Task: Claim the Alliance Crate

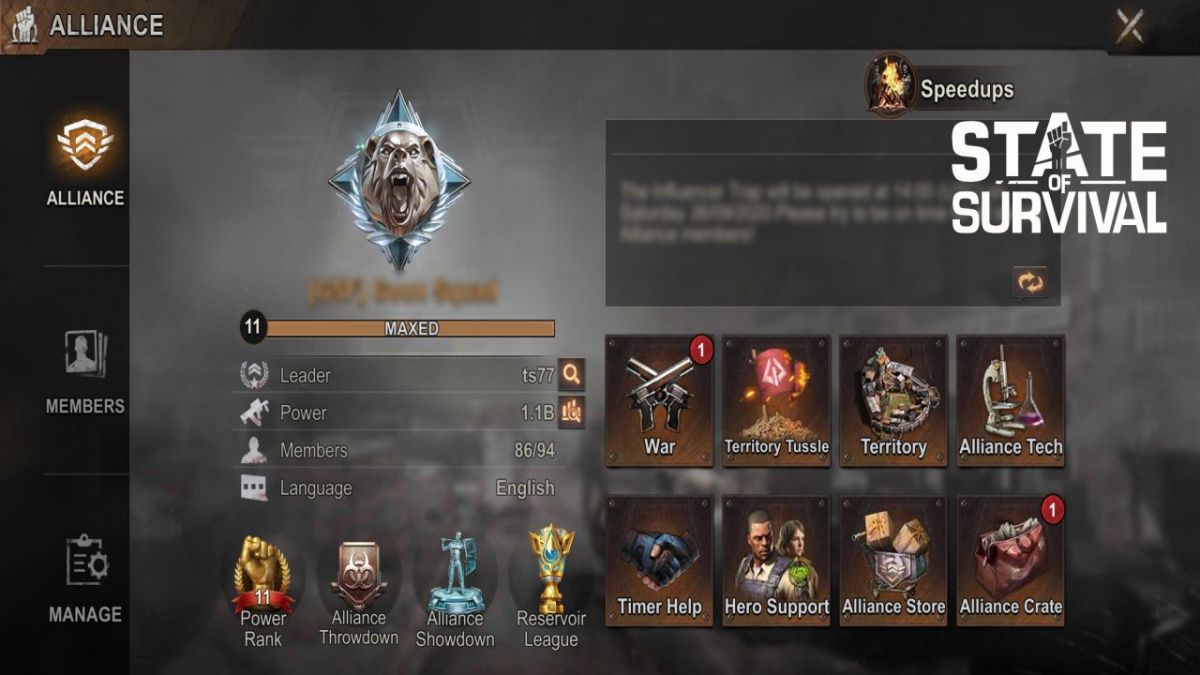Action: click(1010, 560)
